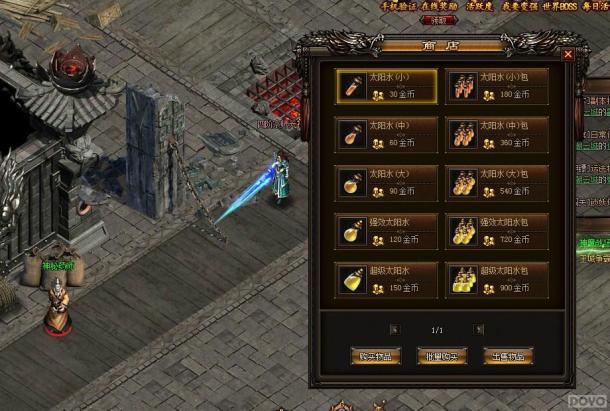Click the 批量购买 bulk buy button
Viewport: 610px width, 411px height.
(x=442, y=356)
